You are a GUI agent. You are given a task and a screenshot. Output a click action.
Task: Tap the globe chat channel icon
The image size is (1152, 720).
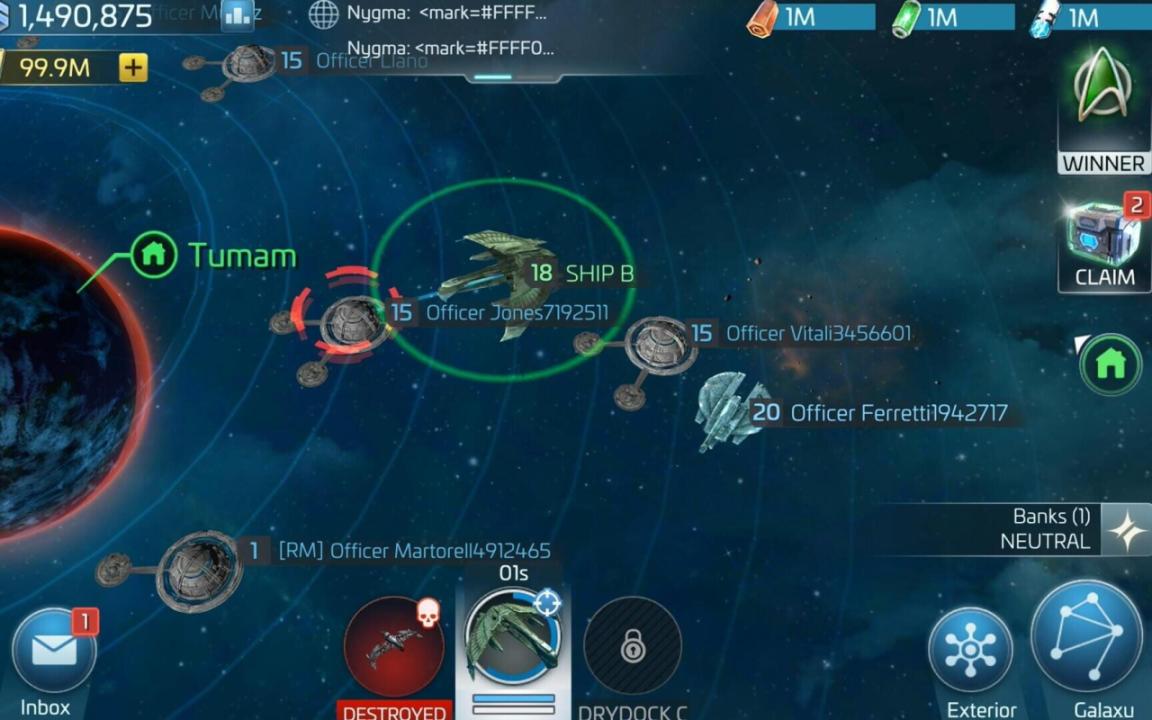(323, 15)
